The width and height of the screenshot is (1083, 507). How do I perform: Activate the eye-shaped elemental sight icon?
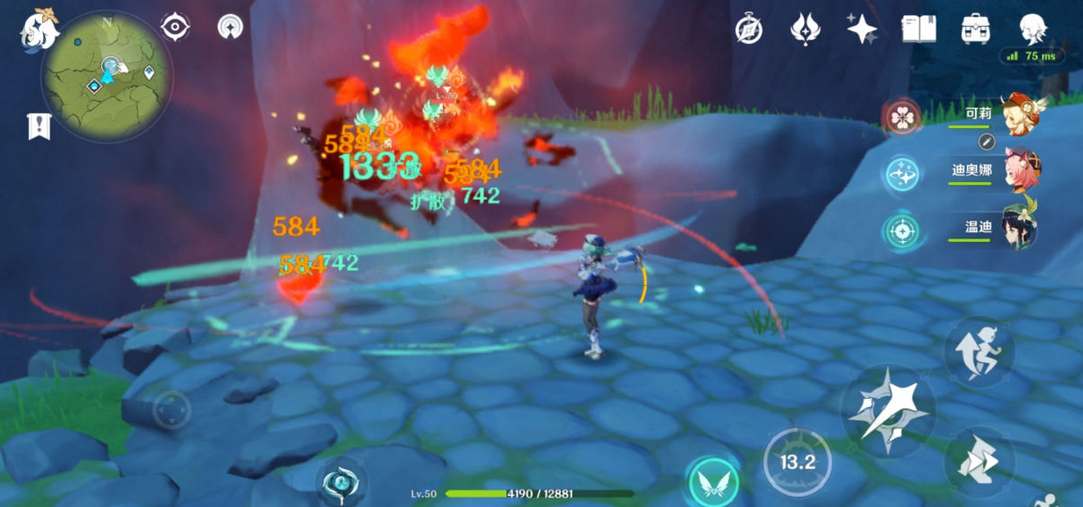[175, 27]
